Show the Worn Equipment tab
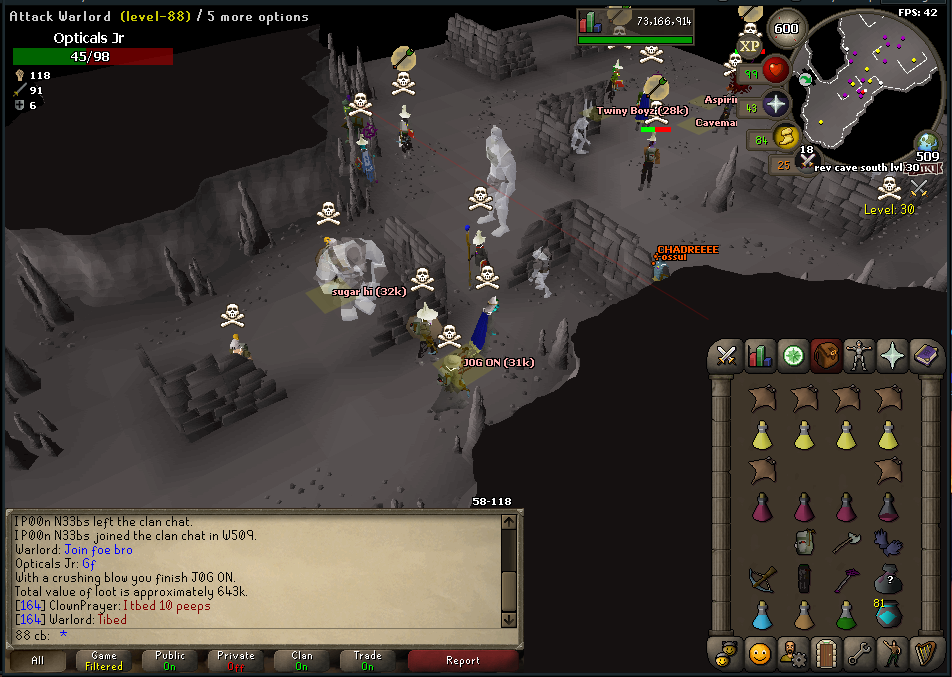Viewport: 952px width, 677px height. pyautogui.click(x=860, y=356)
